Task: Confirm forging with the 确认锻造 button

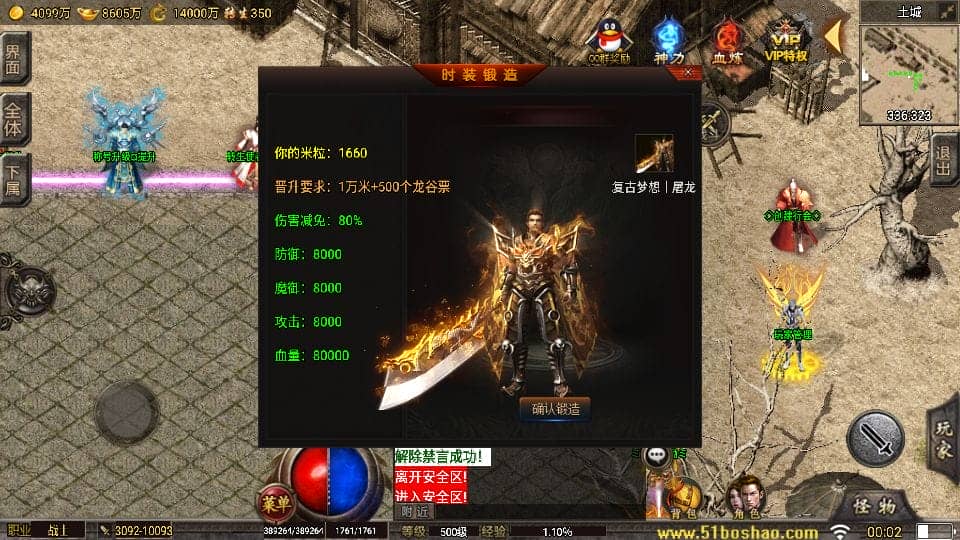Action: click(x=555, y=408)
